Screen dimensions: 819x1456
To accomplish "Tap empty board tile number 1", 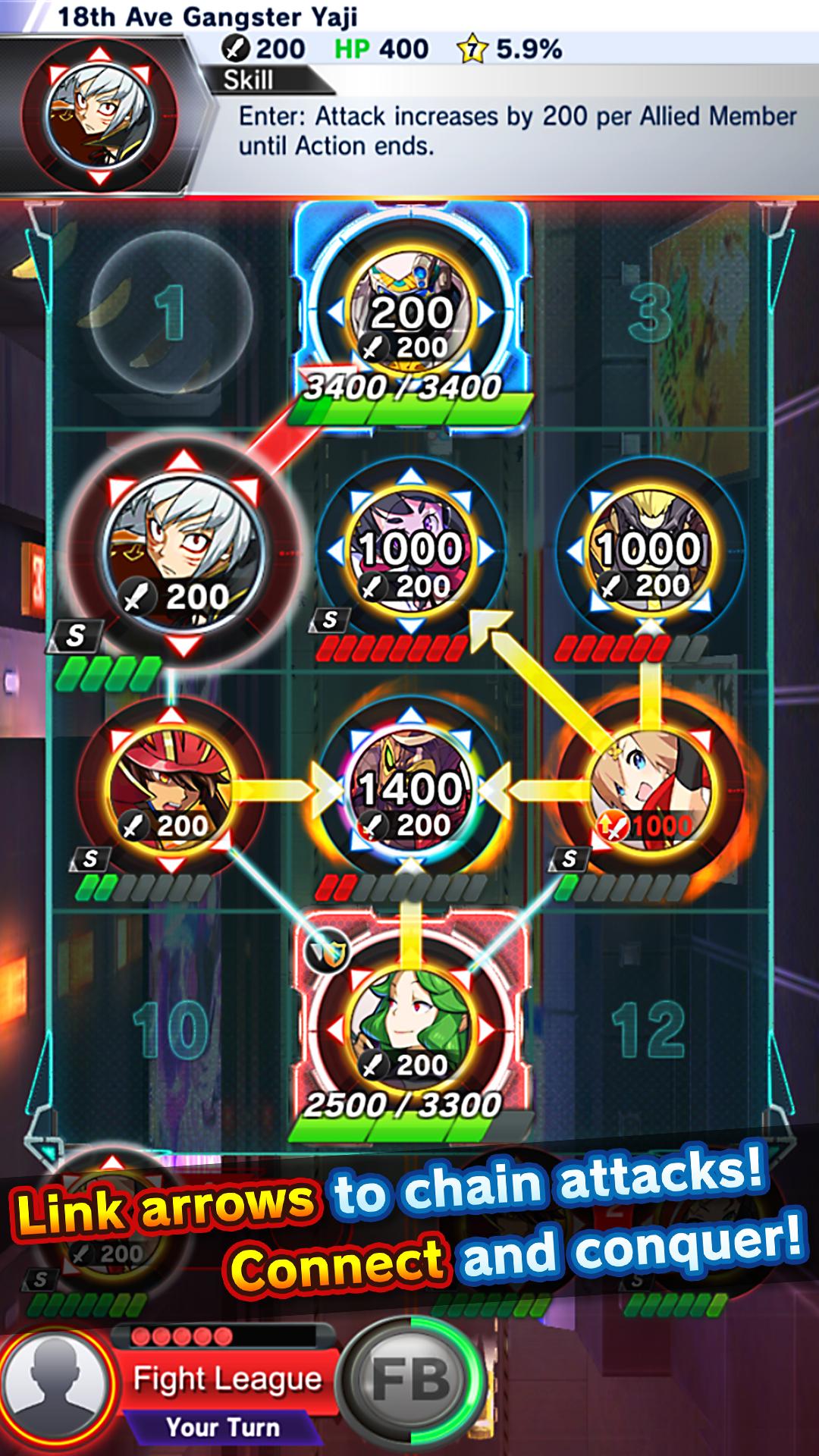I will (x=171, y=312).
